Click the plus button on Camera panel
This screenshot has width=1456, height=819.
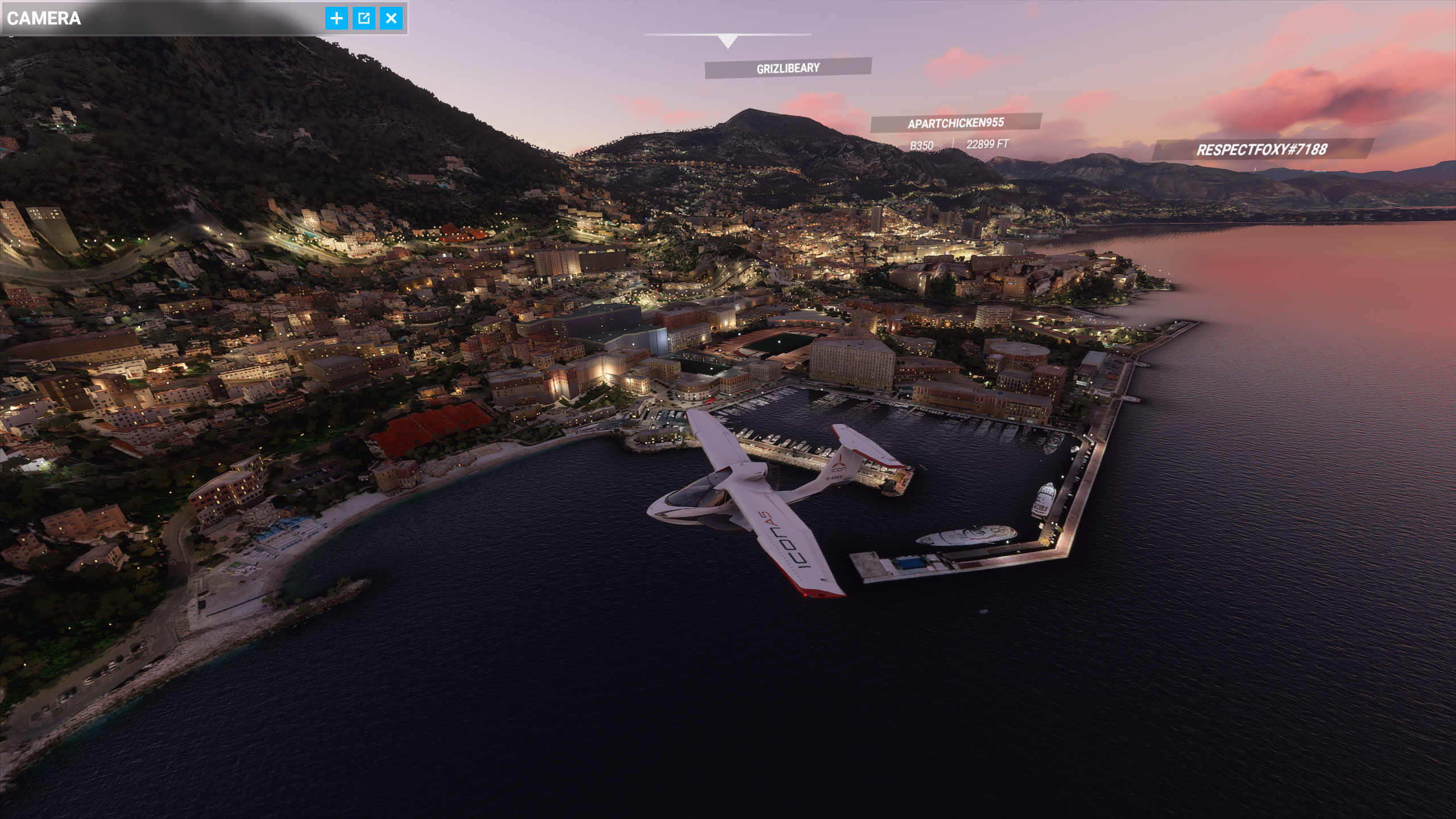(x=337, y=18)
